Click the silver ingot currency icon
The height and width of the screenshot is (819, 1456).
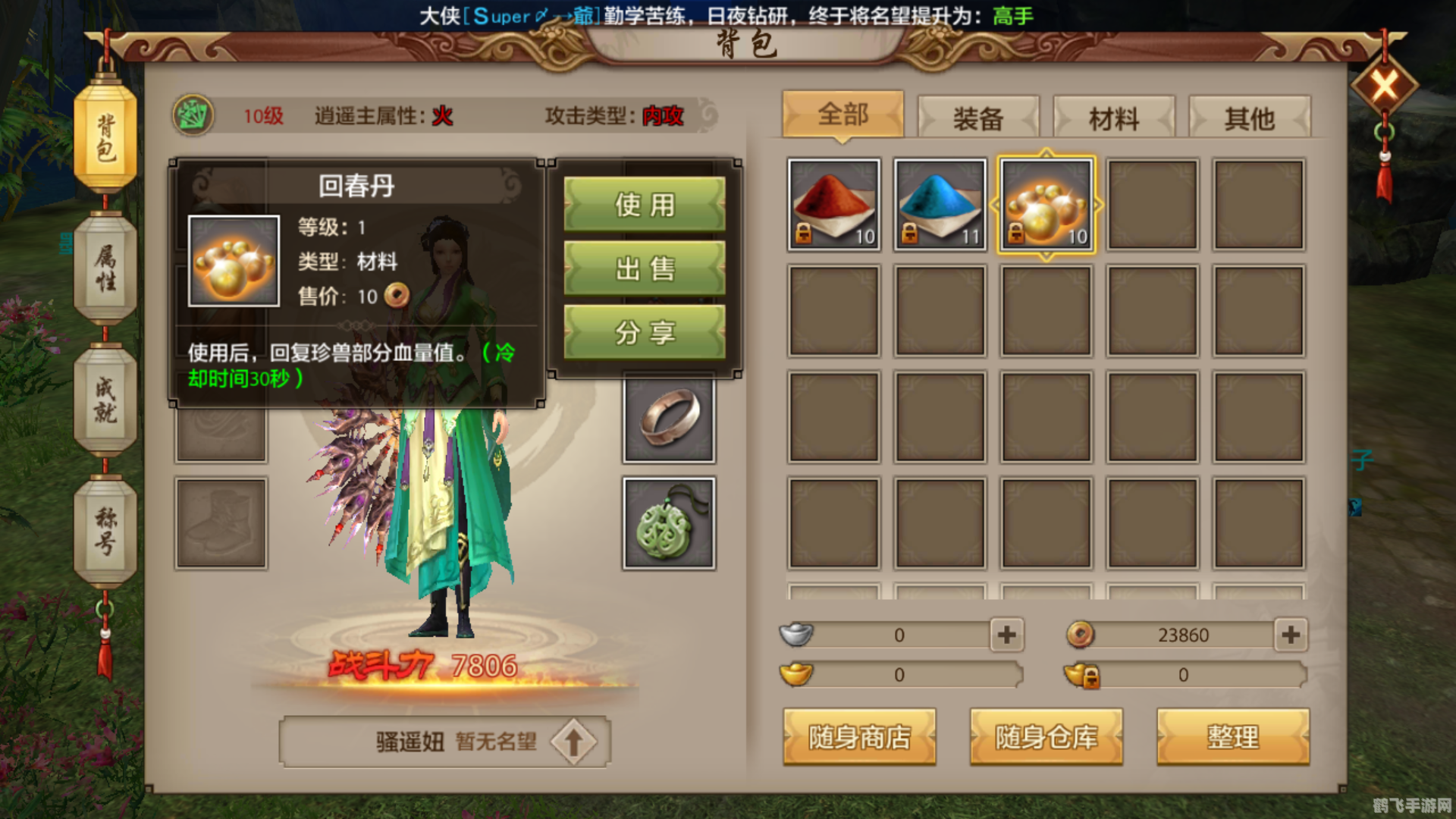click(x=797, y=635)
